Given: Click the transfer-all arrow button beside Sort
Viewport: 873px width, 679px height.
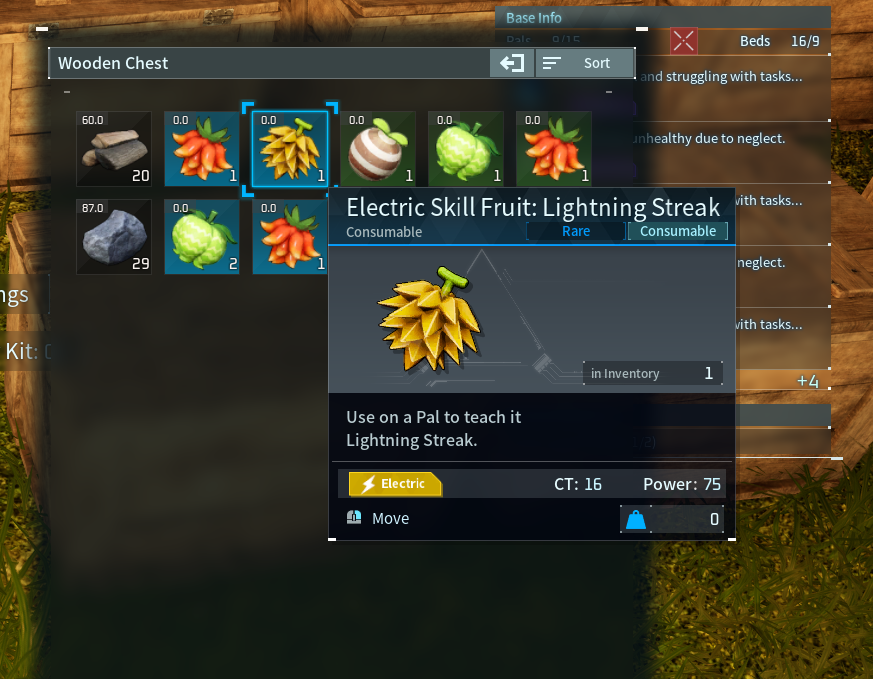Looking at the screenshot, I should [x=512, y=63].
